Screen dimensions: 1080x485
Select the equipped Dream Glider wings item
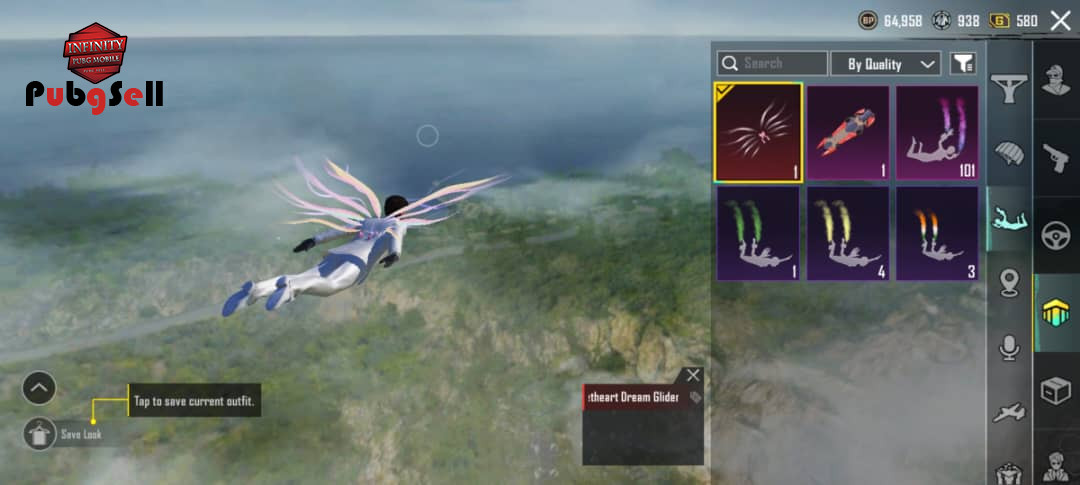tap(758, 133)
